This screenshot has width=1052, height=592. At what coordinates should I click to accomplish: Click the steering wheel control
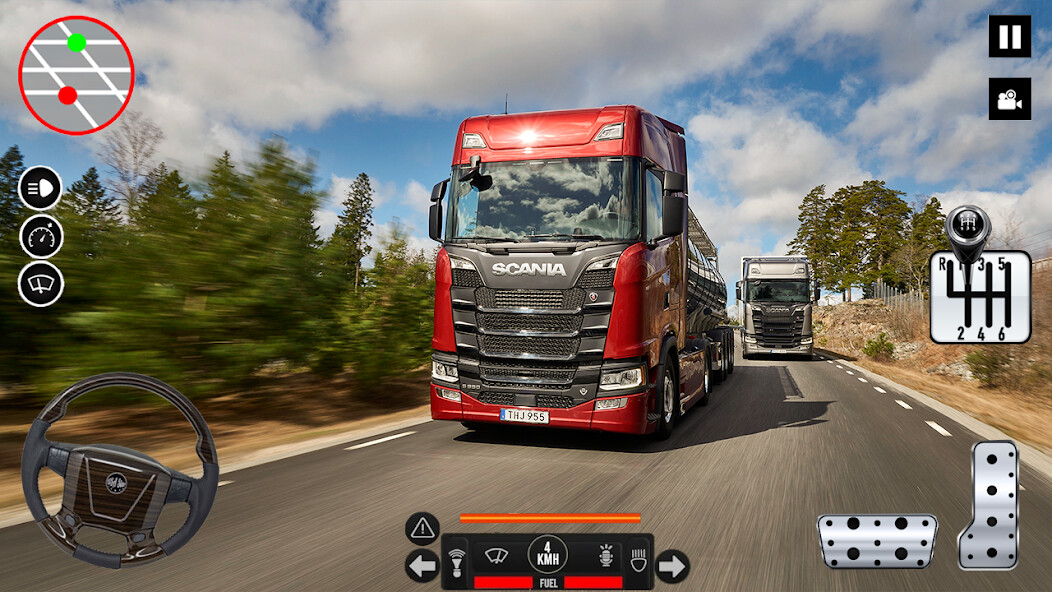click(119, 470)
